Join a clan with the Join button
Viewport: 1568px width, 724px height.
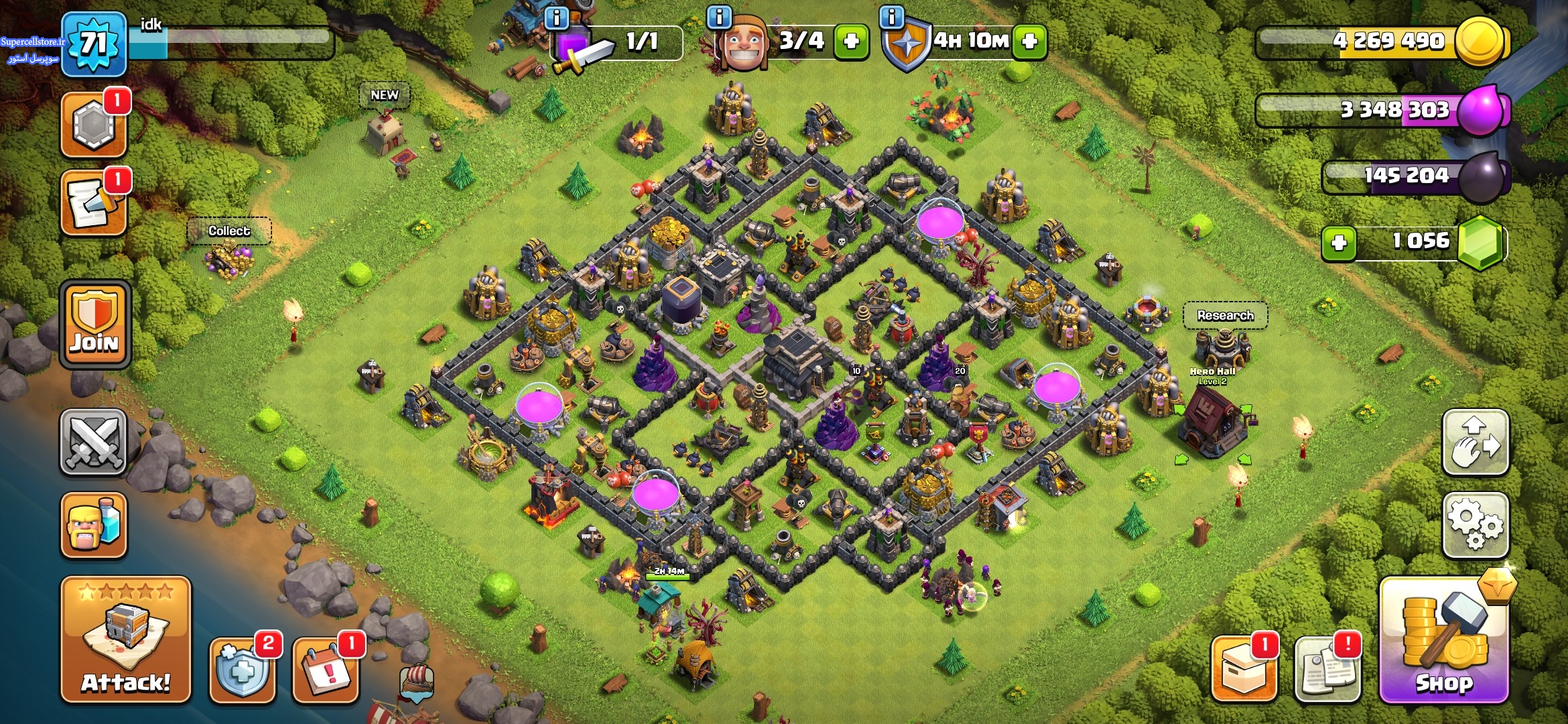tap(95, 324)
